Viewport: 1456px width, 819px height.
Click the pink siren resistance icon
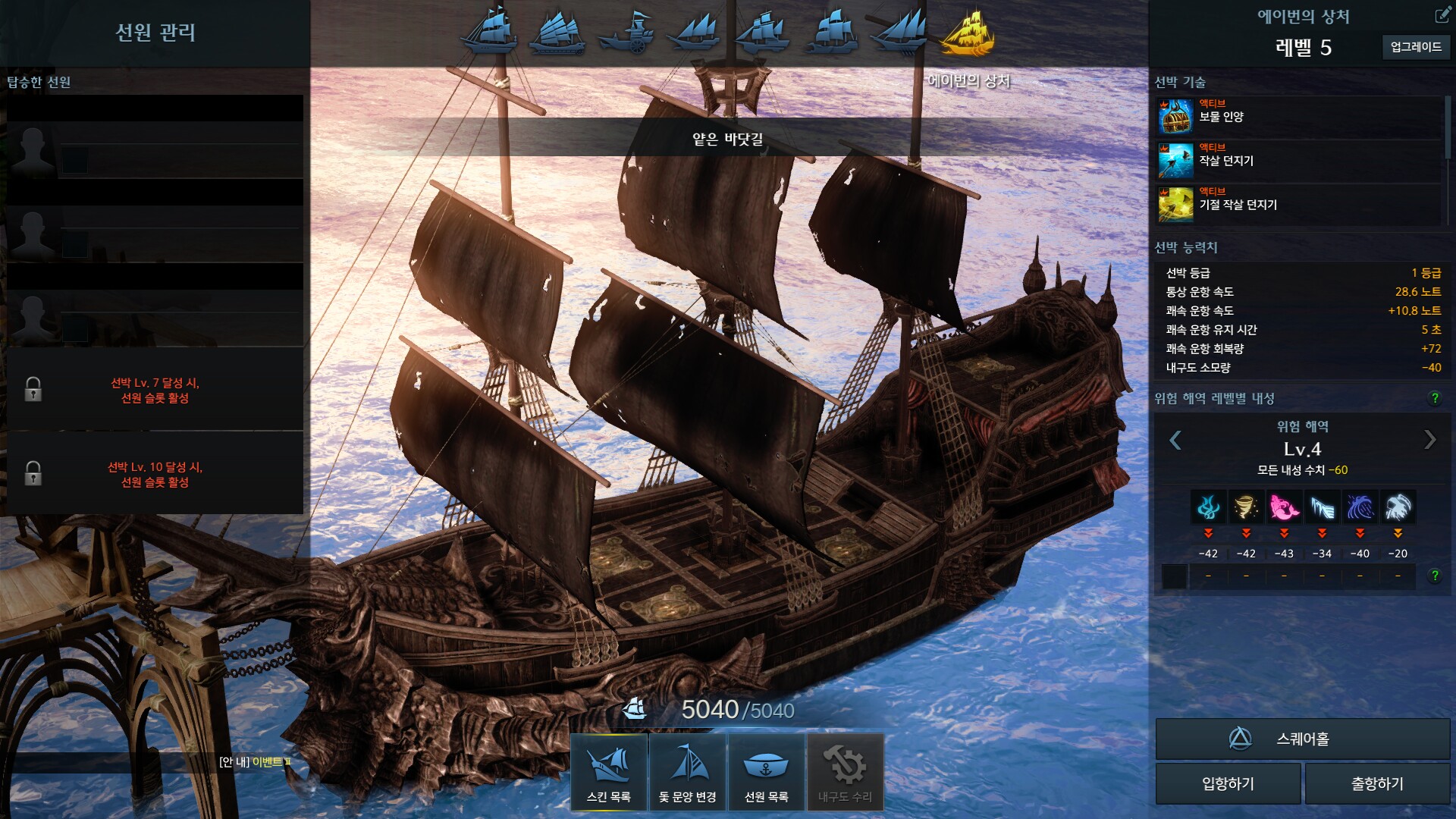[x=1284, y=507]
